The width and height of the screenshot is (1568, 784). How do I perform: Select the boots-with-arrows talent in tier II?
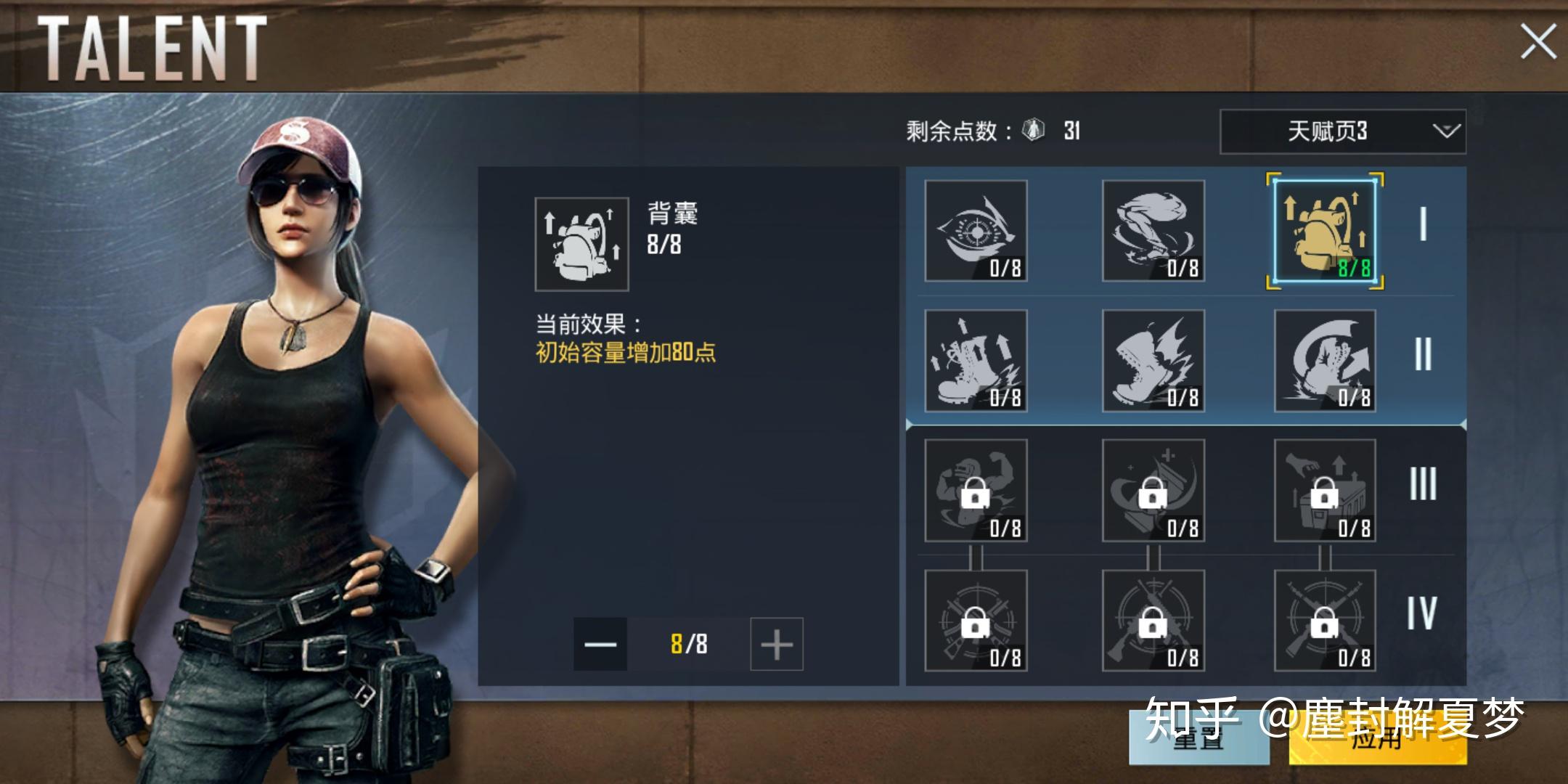[x=976, y=362]
